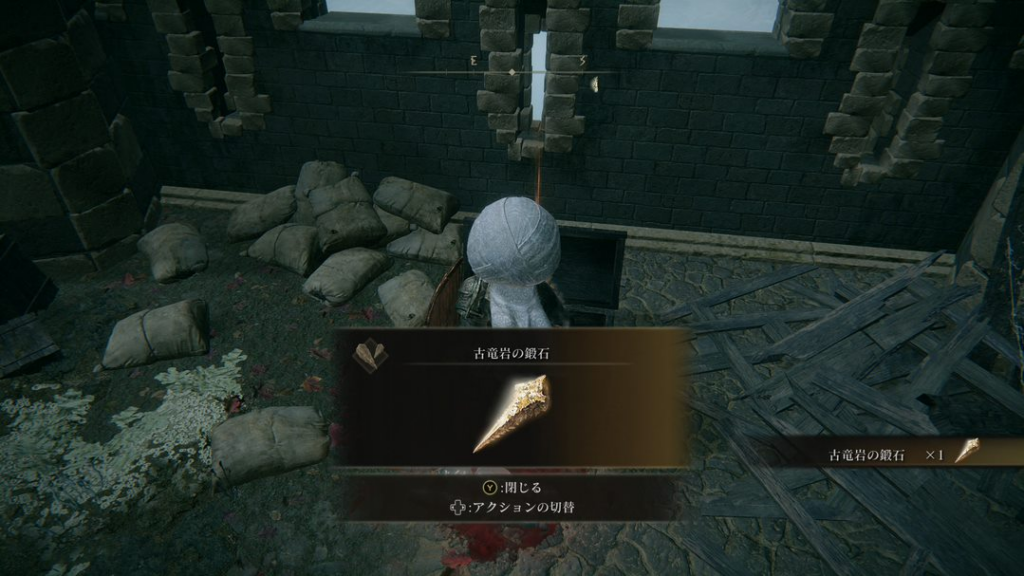The width and height of the screenshot is (1024, 576).
Task: Click the compass bar showing E and S
Action: click(511, 72)
